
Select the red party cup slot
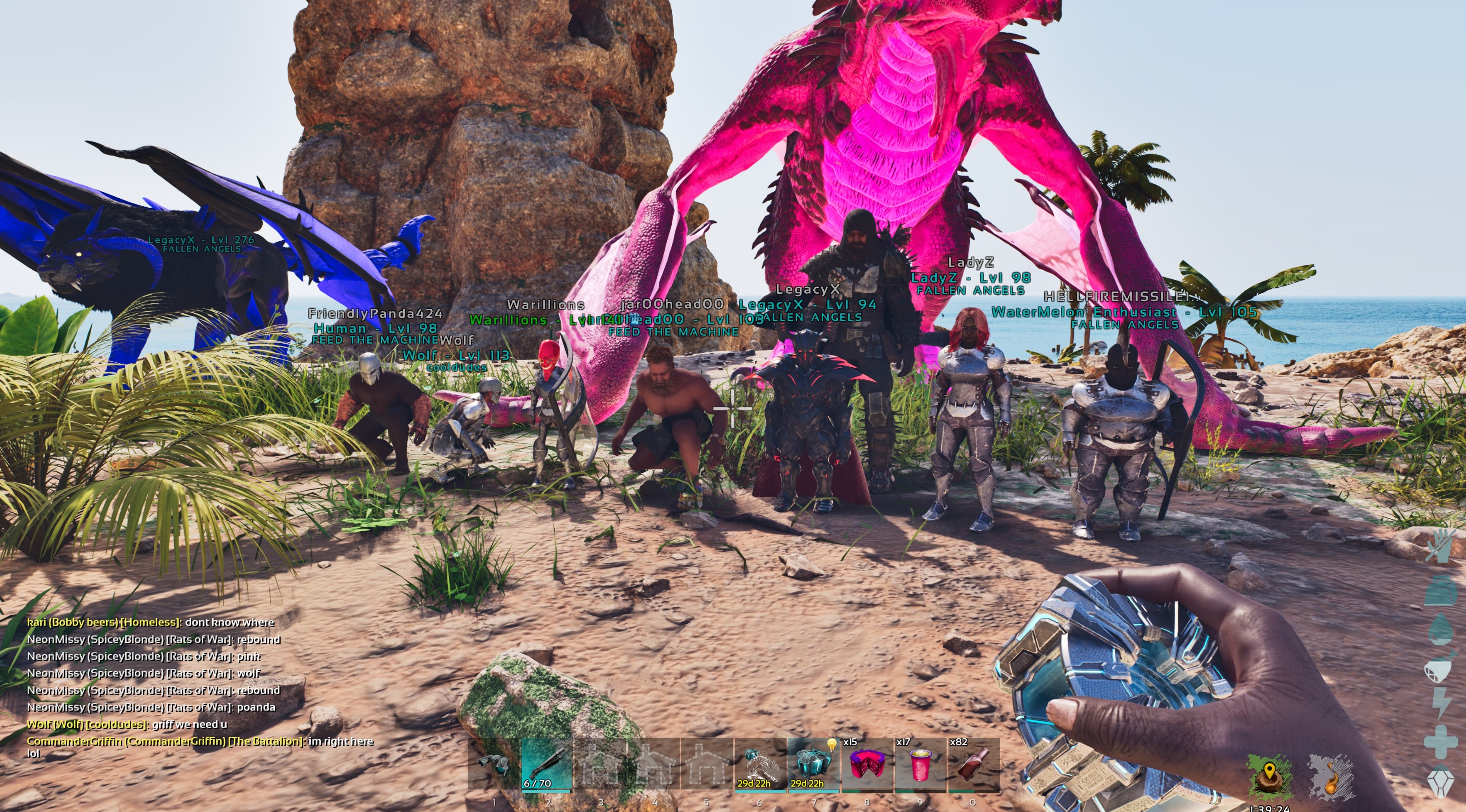click(x=920, y=764)
